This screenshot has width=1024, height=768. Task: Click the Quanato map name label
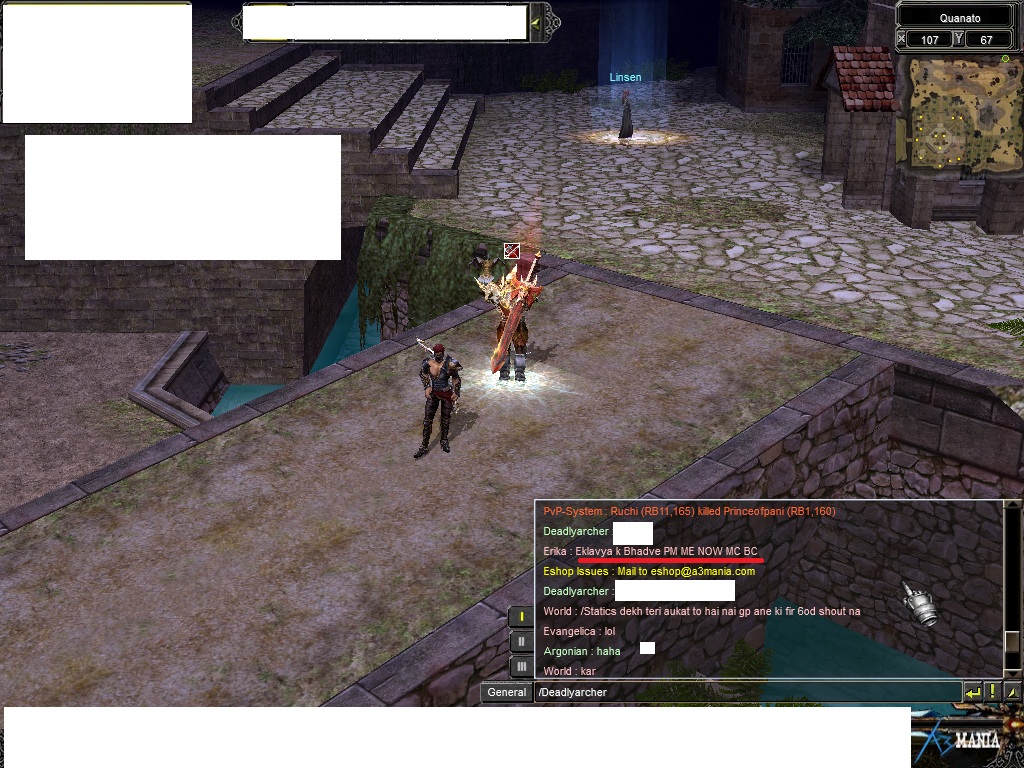pyautogui.click(x=959, y=18)
